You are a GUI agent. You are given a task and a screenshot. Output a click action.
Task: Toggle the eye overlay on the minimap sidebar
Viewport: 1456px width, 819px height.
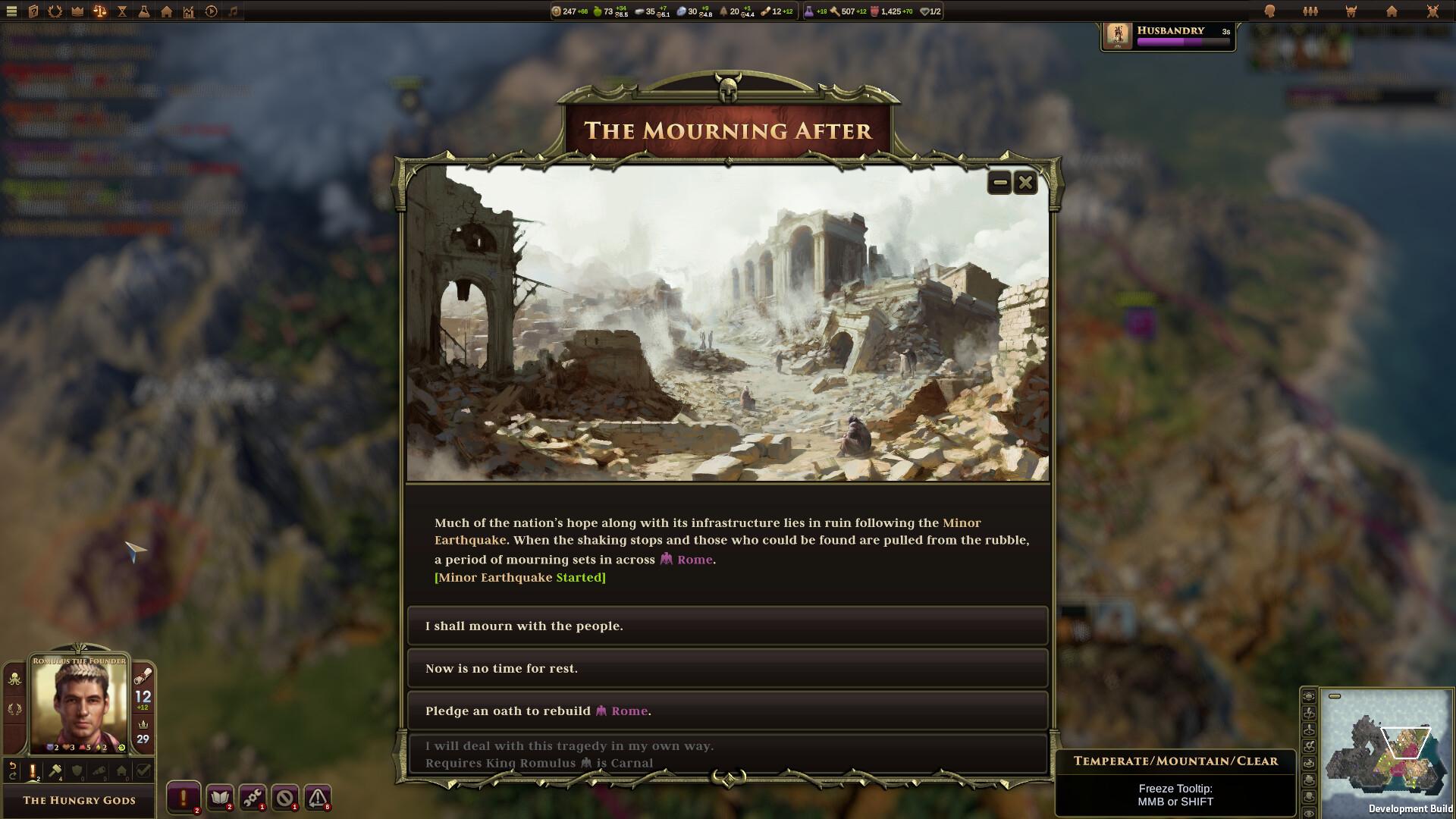1309,812
